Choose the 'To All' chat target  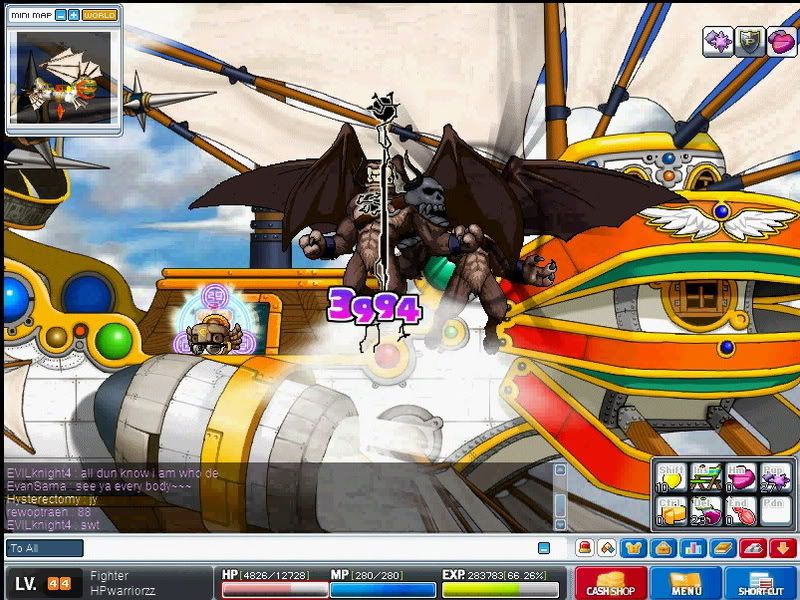(x=45, y=548)
